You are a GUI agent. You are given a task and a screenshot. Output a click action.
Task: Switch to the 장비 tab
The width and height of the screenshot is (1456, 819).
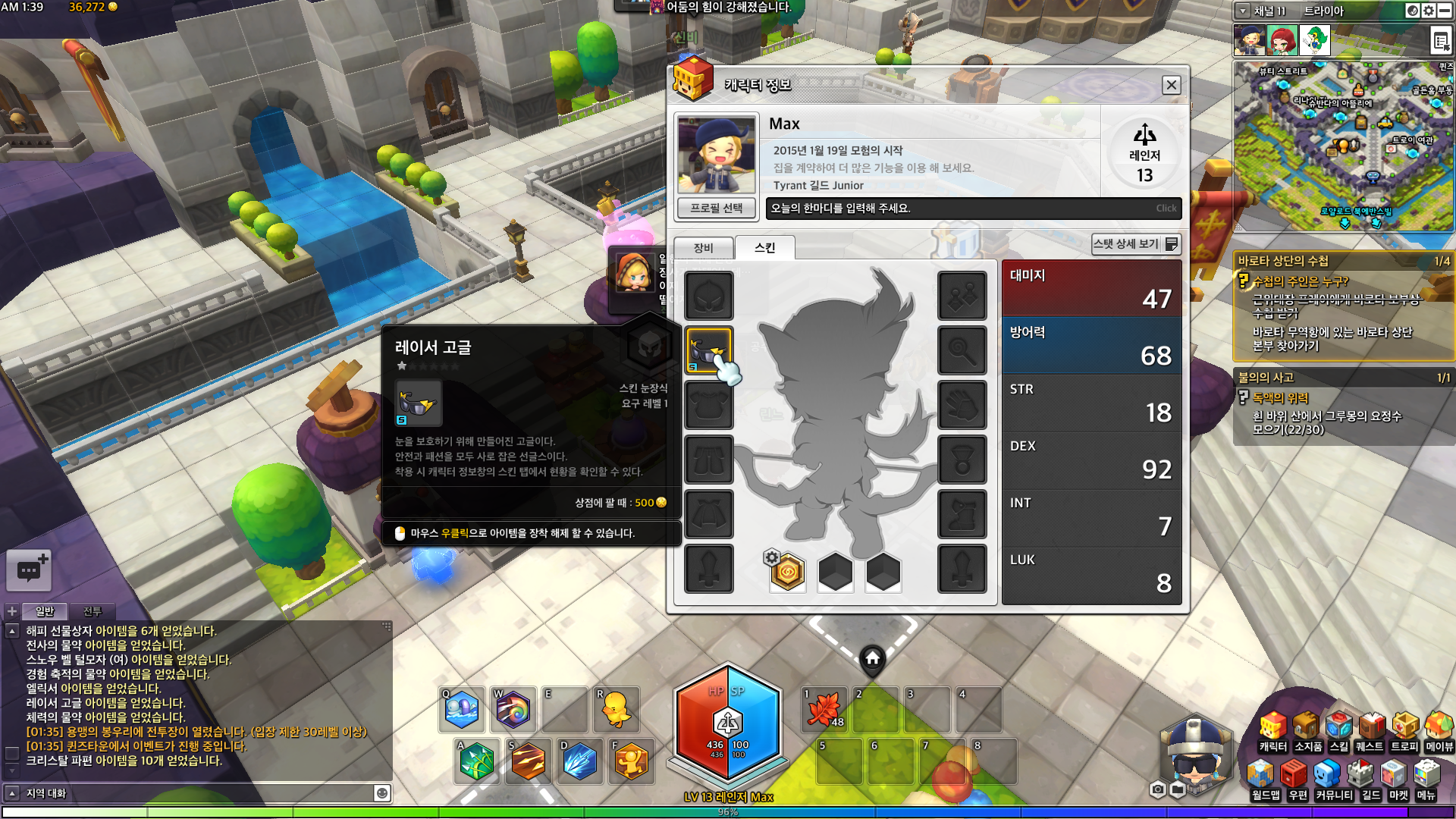[703, 248]
